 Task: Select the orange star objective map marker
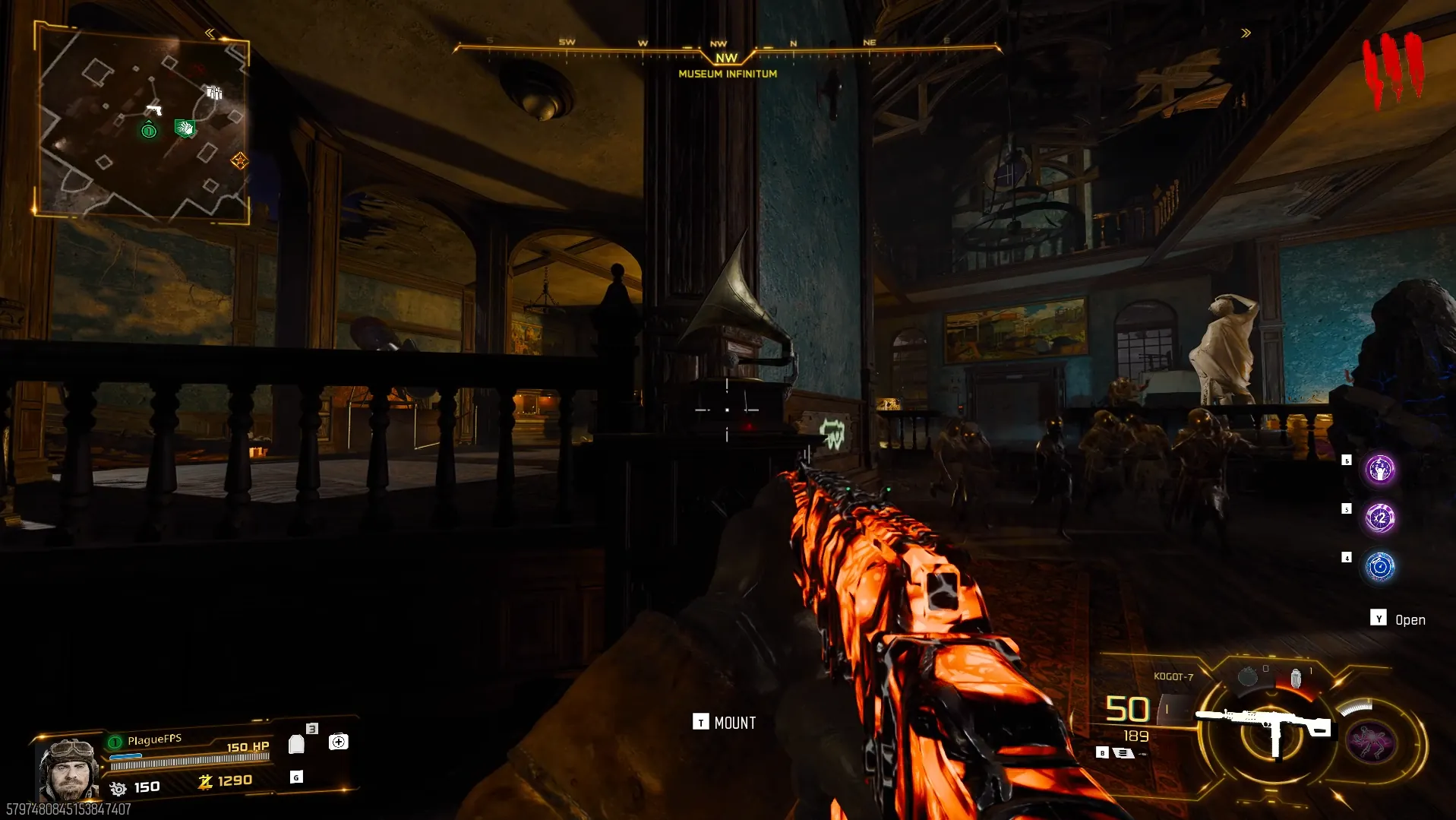tap(239, 160)
